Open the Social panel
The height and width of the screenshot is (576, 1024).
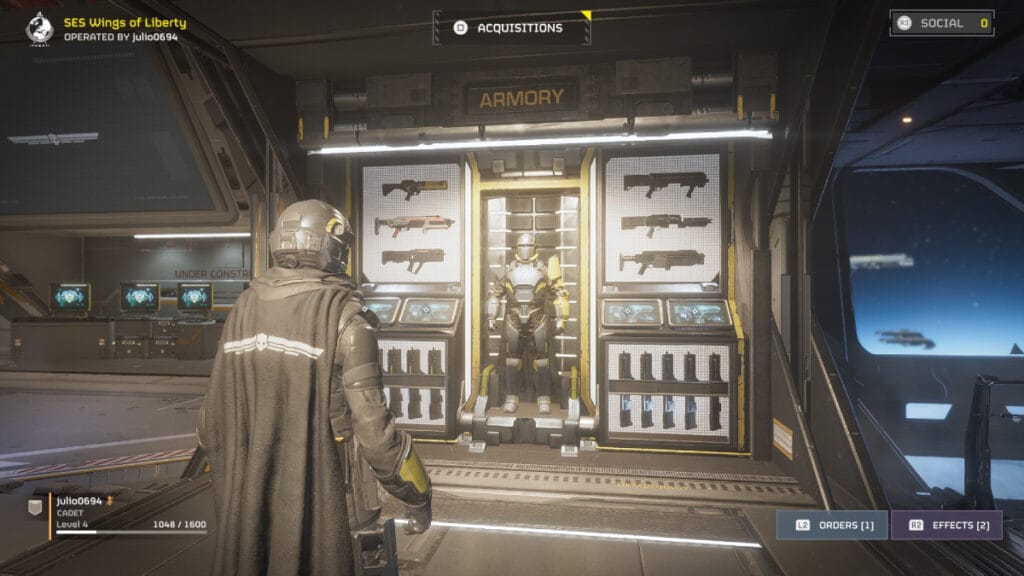[941, 23]
